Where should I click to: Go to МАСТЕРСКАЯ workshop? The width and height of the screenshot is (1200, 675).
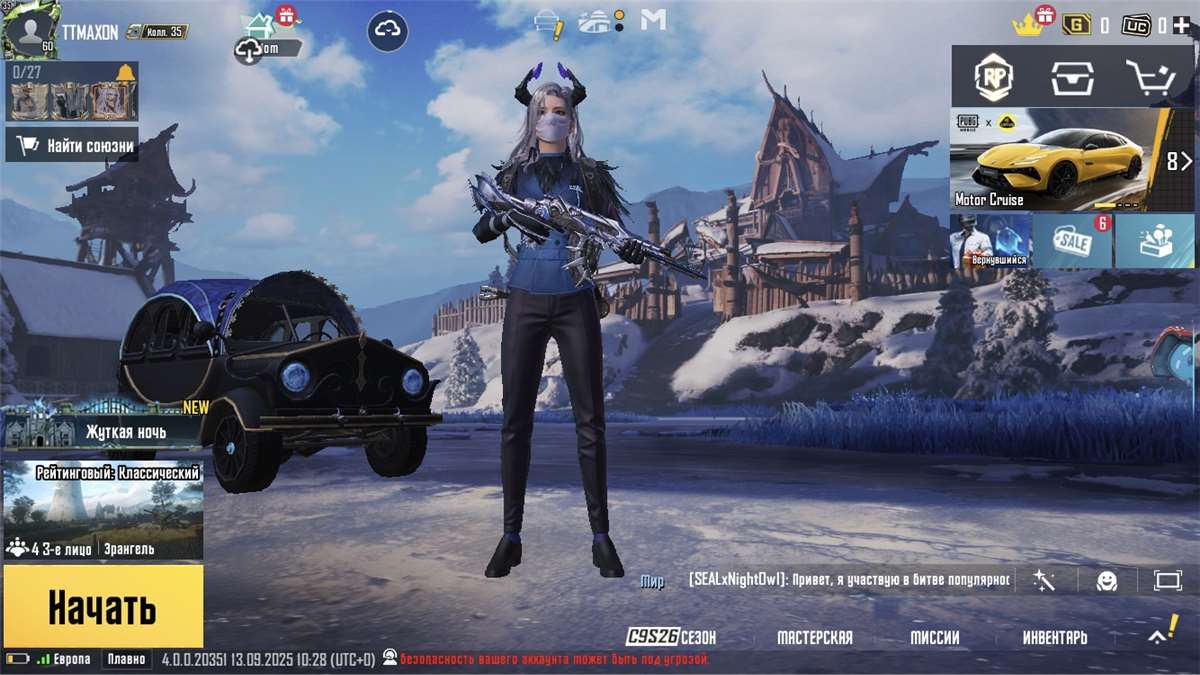(x=815, y=637)
